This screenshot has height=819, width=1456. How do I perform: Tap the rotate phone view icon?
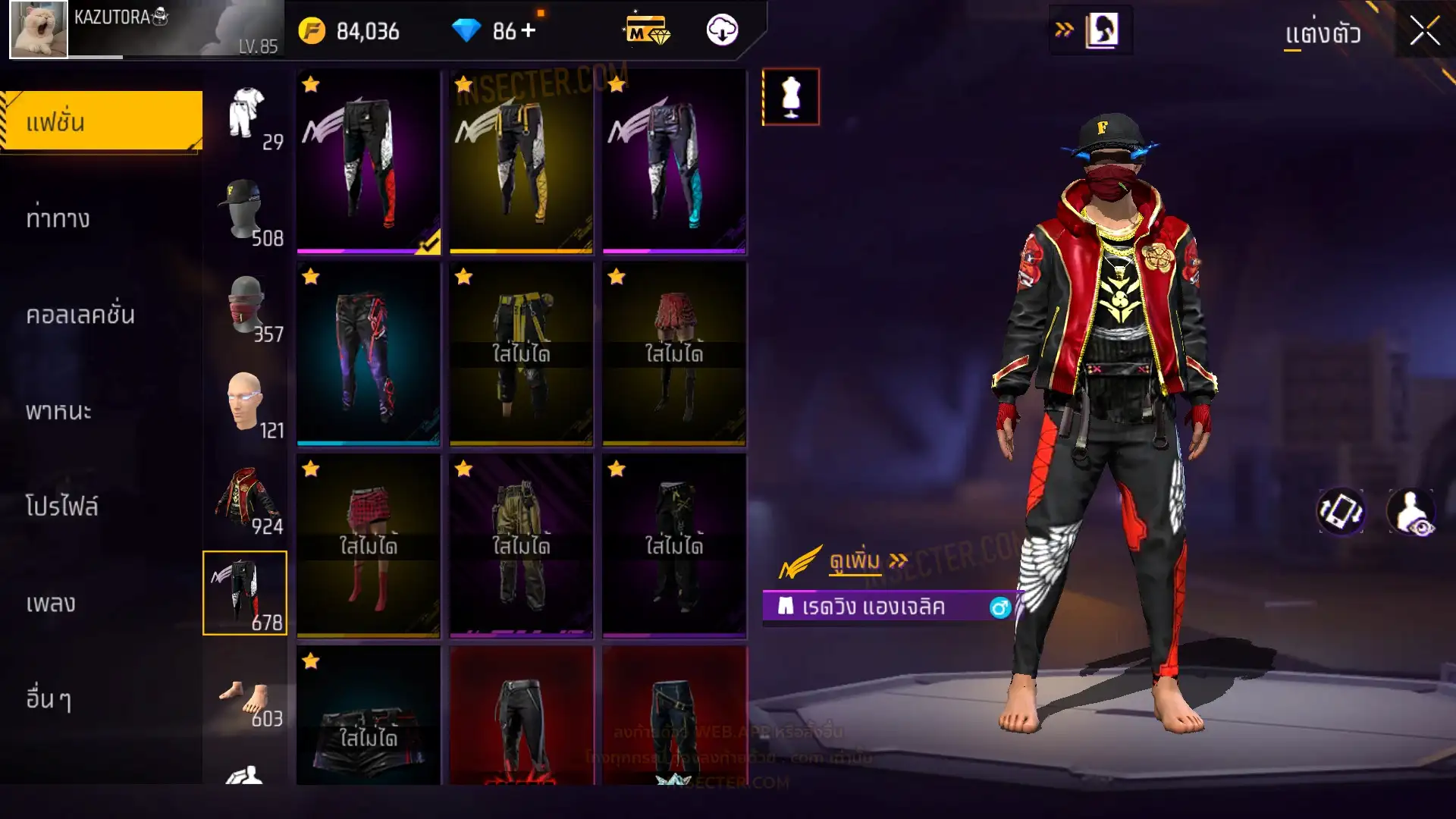coord(1341,510)
